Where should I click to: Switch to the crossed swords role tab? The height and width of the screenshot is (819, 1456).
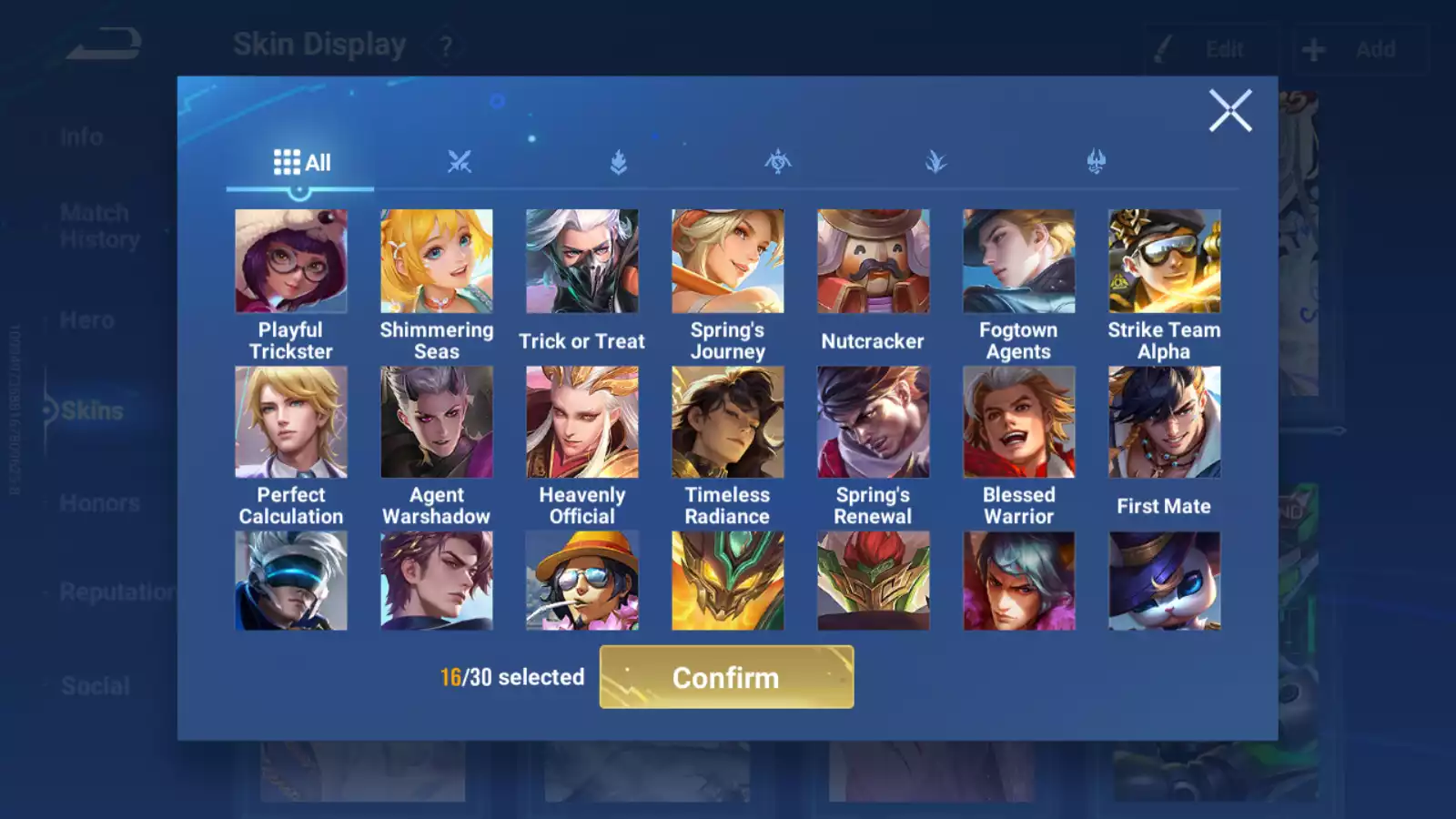click(x=460, y=162)
